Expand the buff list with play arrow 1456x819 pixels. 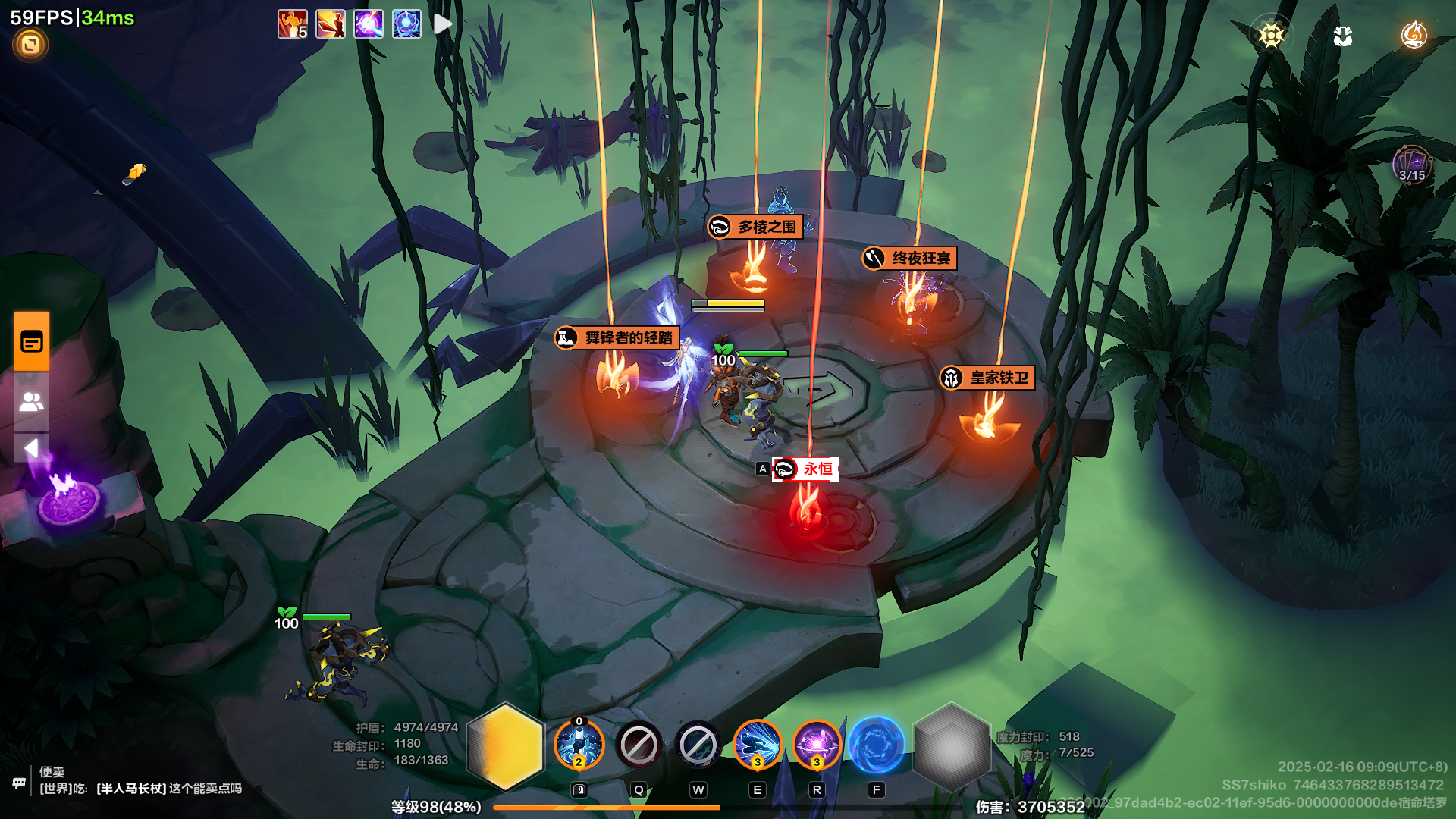pos(443,24)
